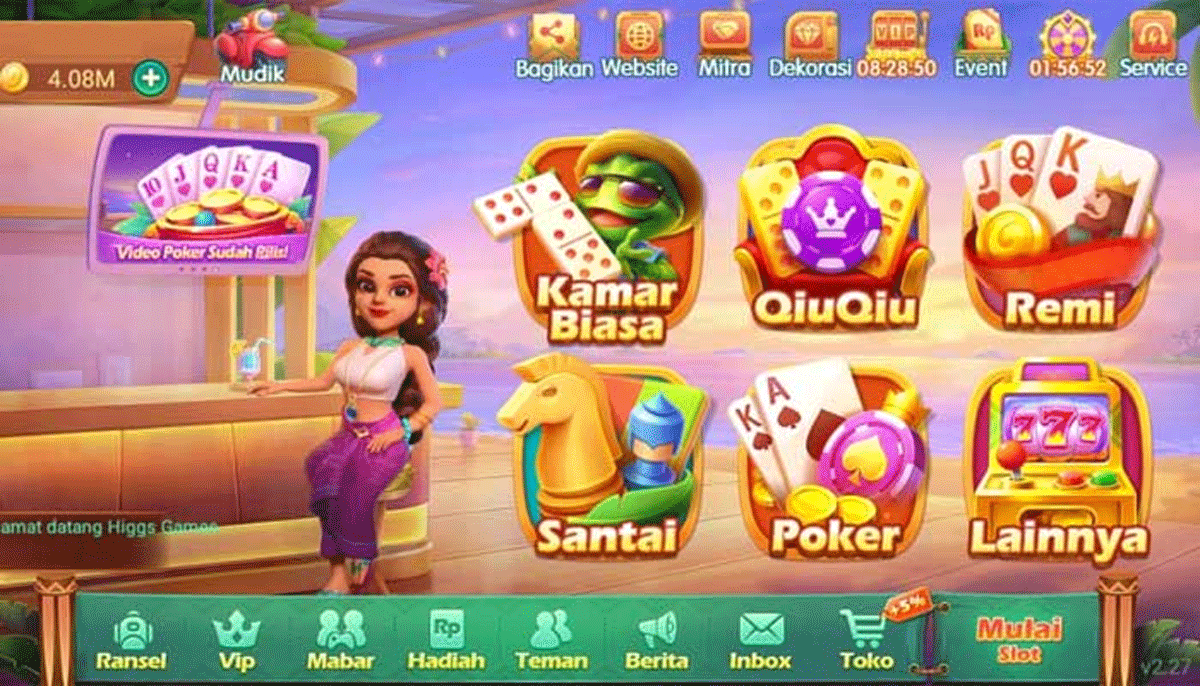Open the Vip crown menu

tap(236, 640)
